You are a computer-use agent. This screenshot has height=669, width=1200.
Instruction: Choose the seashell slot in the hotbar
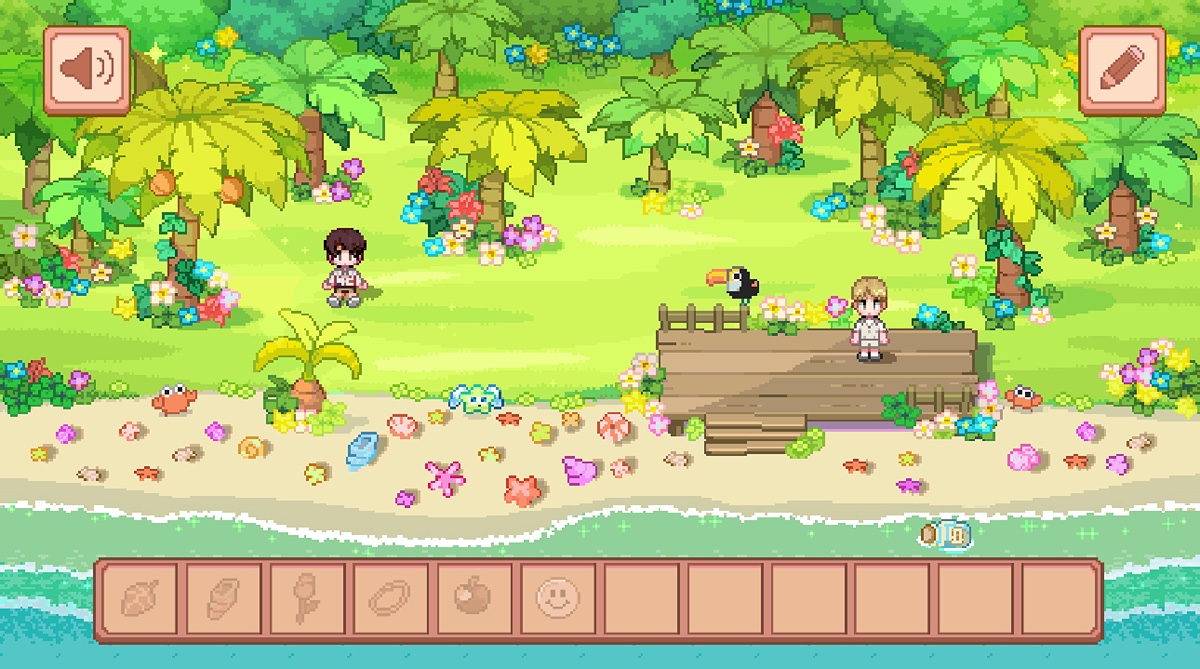click(x=223, y=599)
